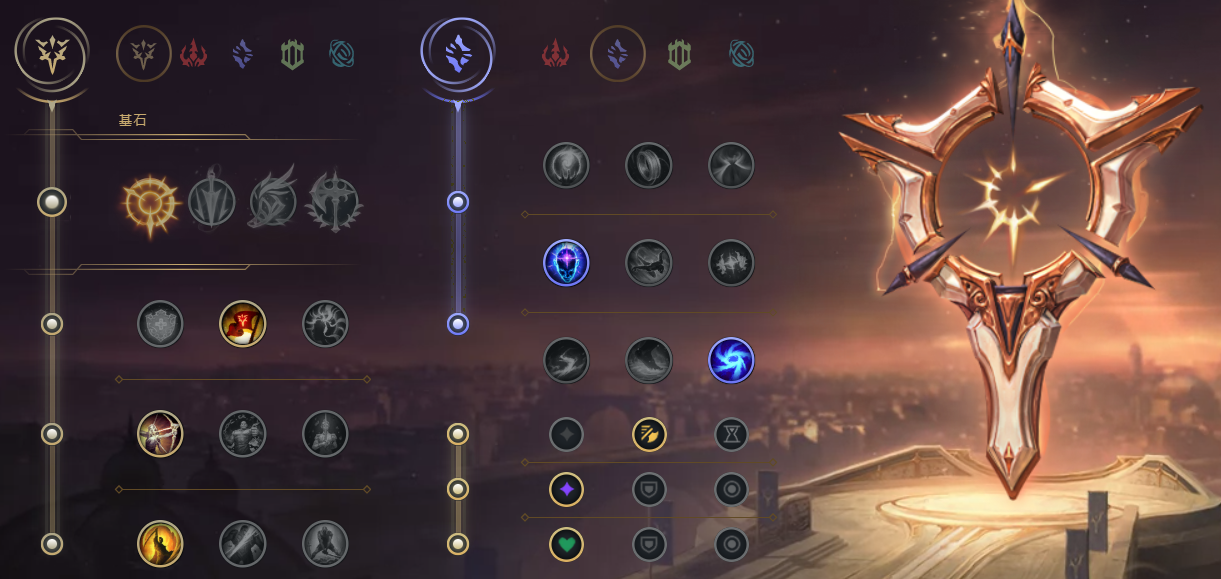Choose the Coup de Grace rune
Screen dimensions: 1221x579
(x=160, y=544)
